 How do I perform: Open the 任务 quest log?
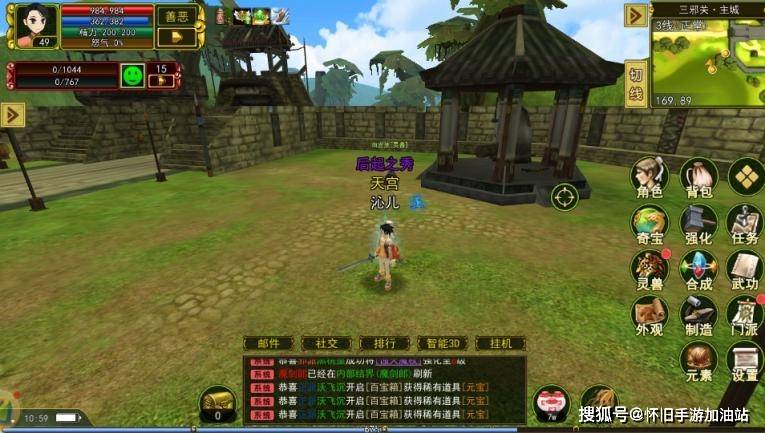(x=745, y=225)
